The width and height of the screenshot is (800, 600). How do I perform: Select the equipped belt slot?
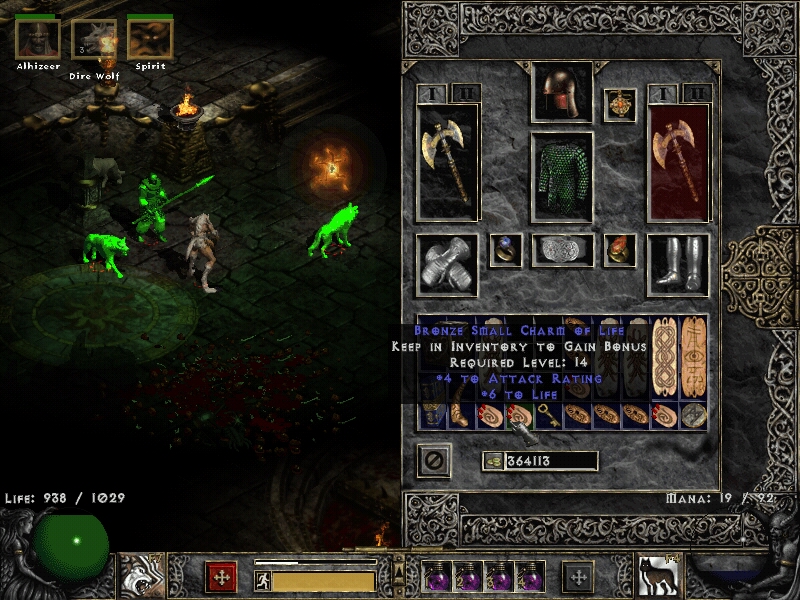click(x=561, y=251)
